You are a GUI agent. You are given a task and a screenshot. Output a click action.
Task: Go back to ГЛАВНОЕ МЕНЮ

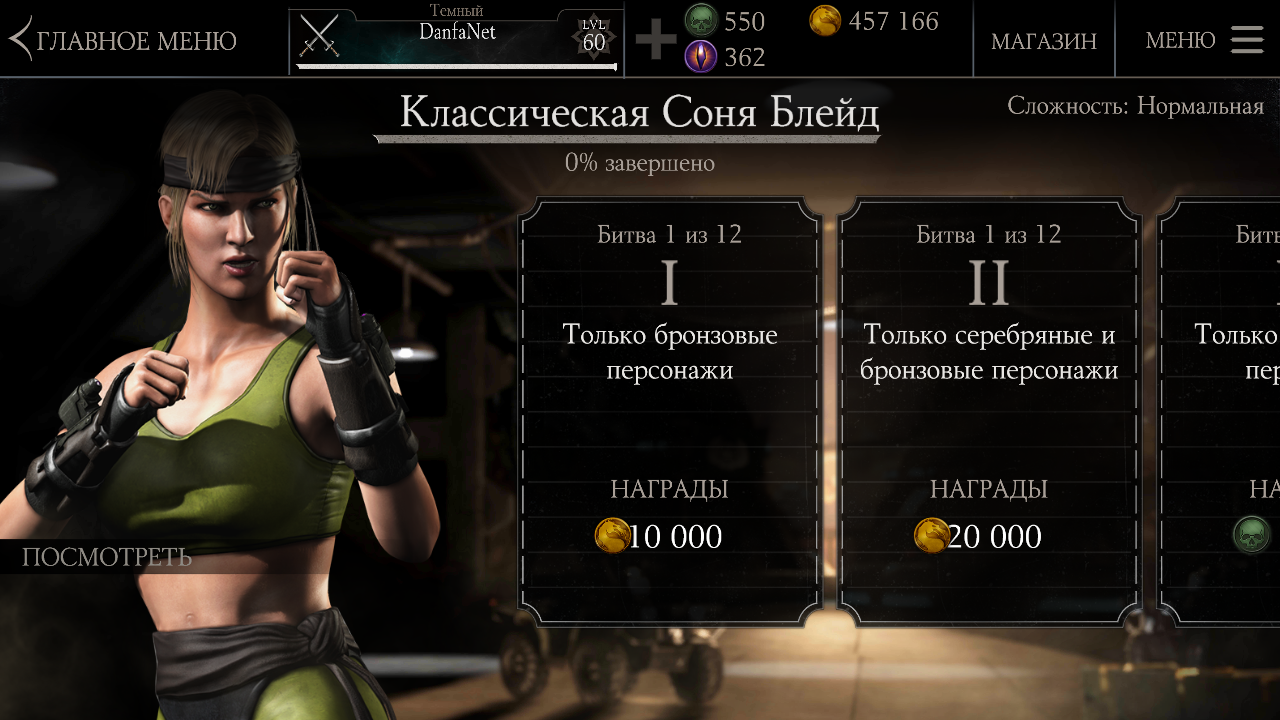(124, 41)
